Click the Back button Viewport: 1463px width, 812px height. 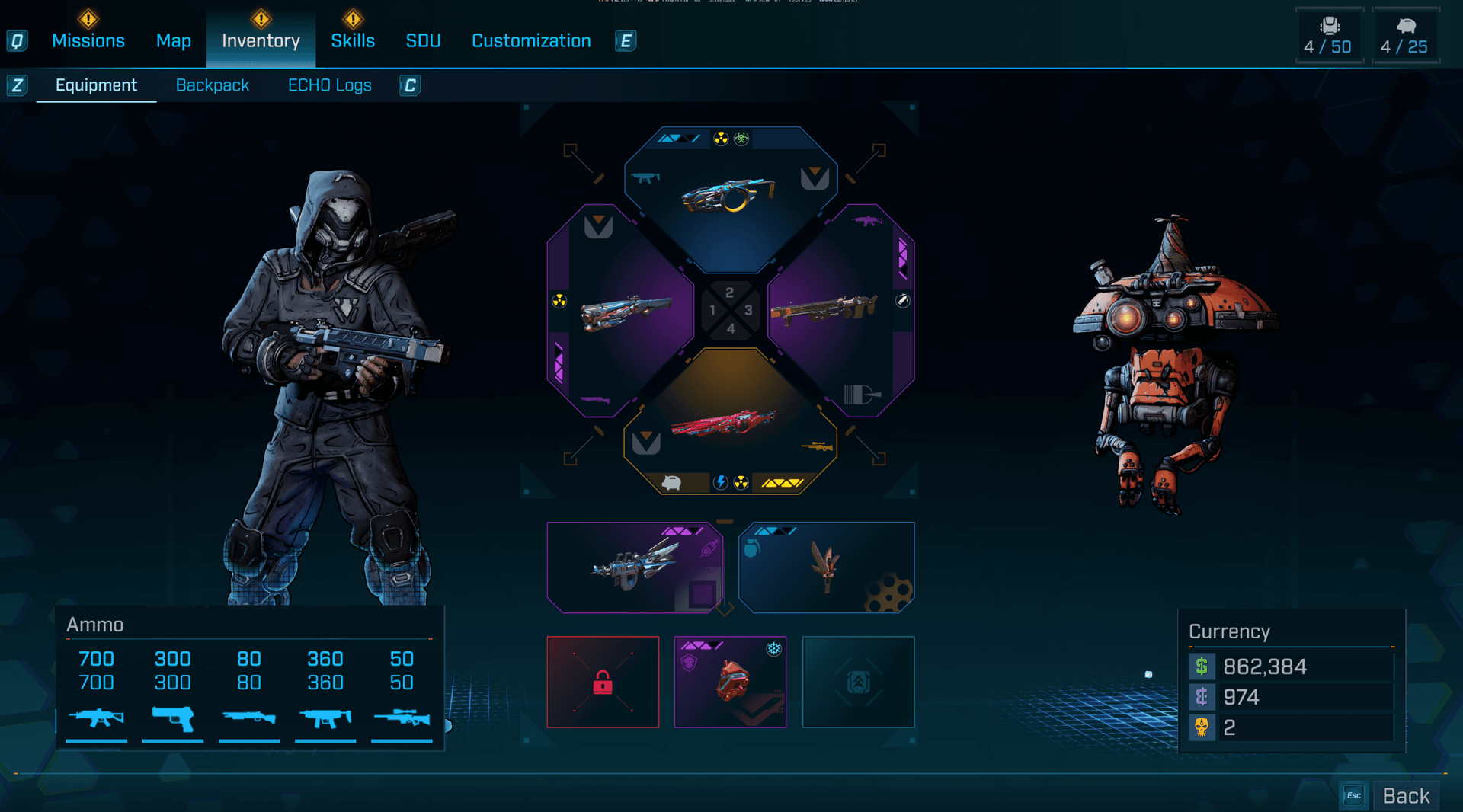coord(1405,796)
